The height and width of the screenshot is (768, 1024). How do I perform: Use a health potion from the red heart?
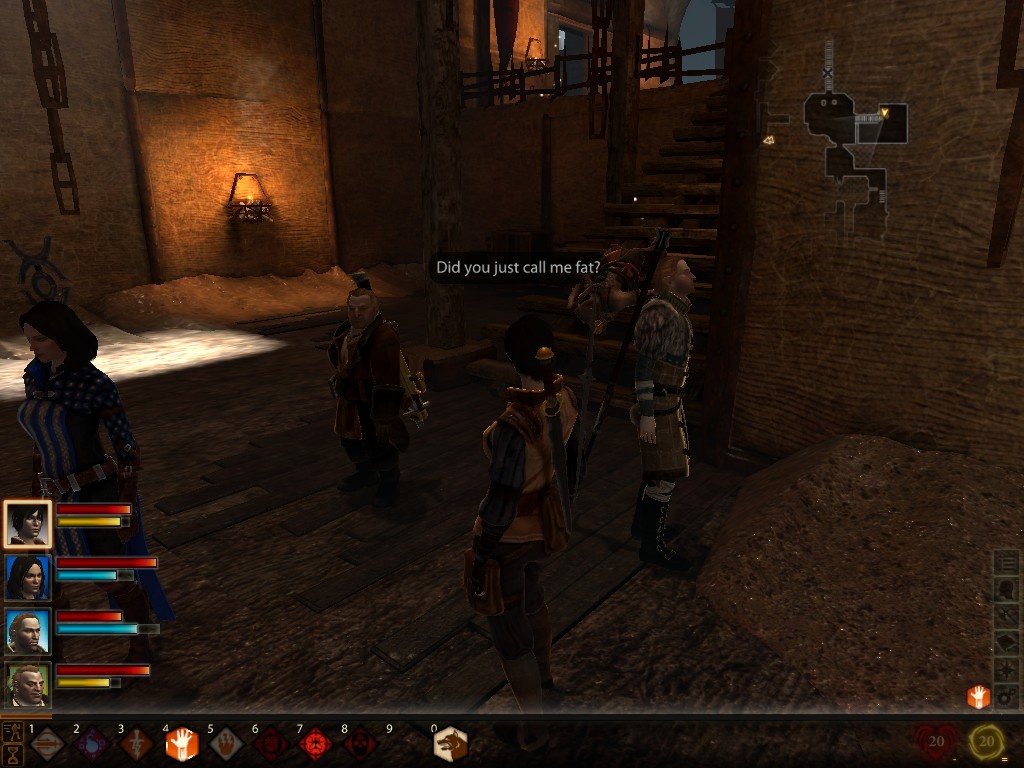pos(935,742)
